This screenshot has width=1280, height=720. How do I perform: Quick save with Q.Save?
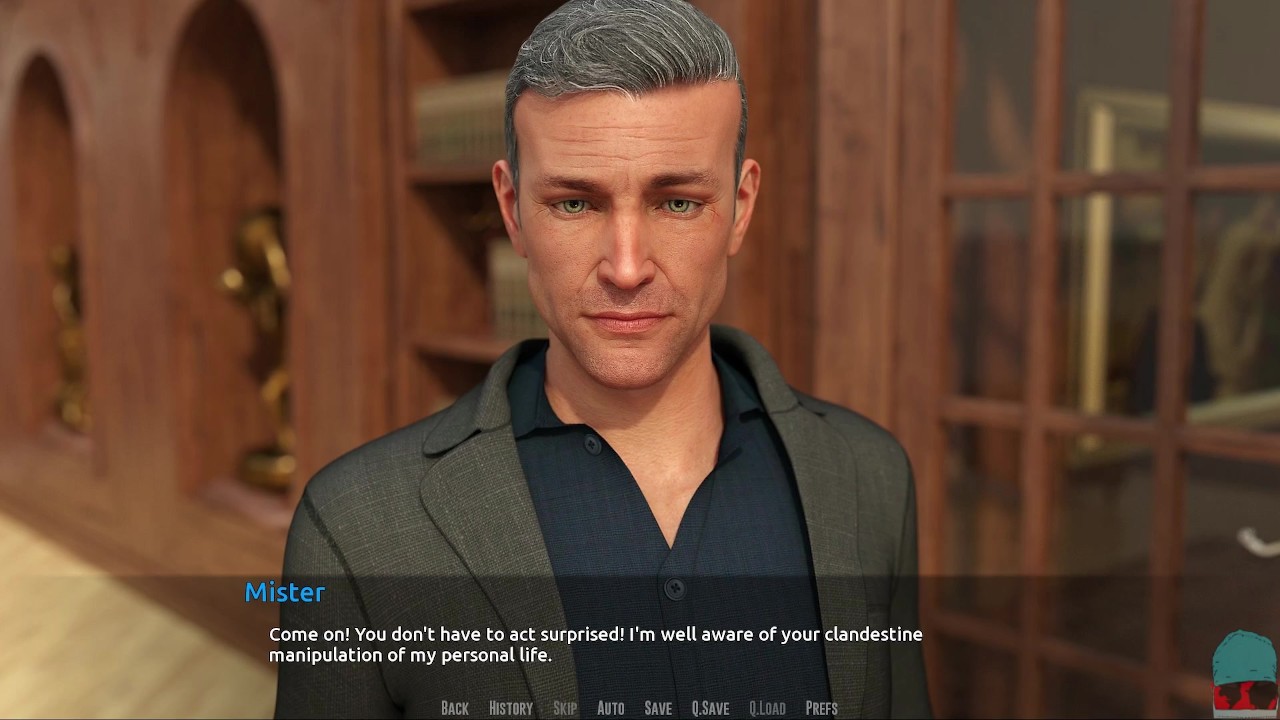click(710, 708)
